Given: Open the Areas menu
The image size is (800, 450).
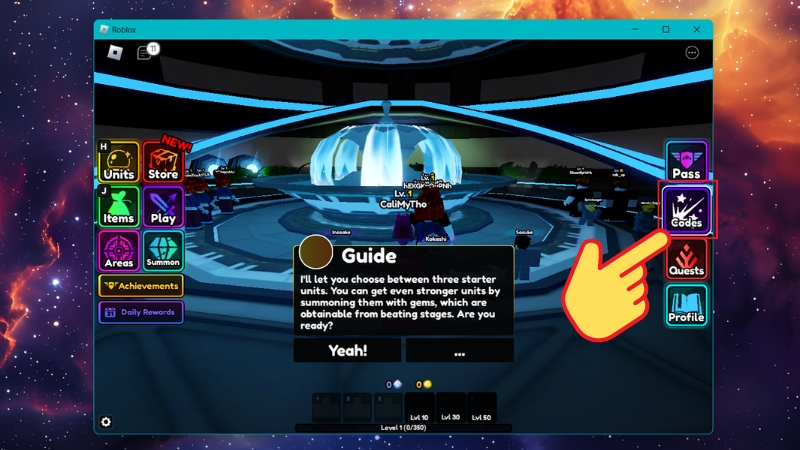Looking at the screenshot, I should tap(118, 251).
